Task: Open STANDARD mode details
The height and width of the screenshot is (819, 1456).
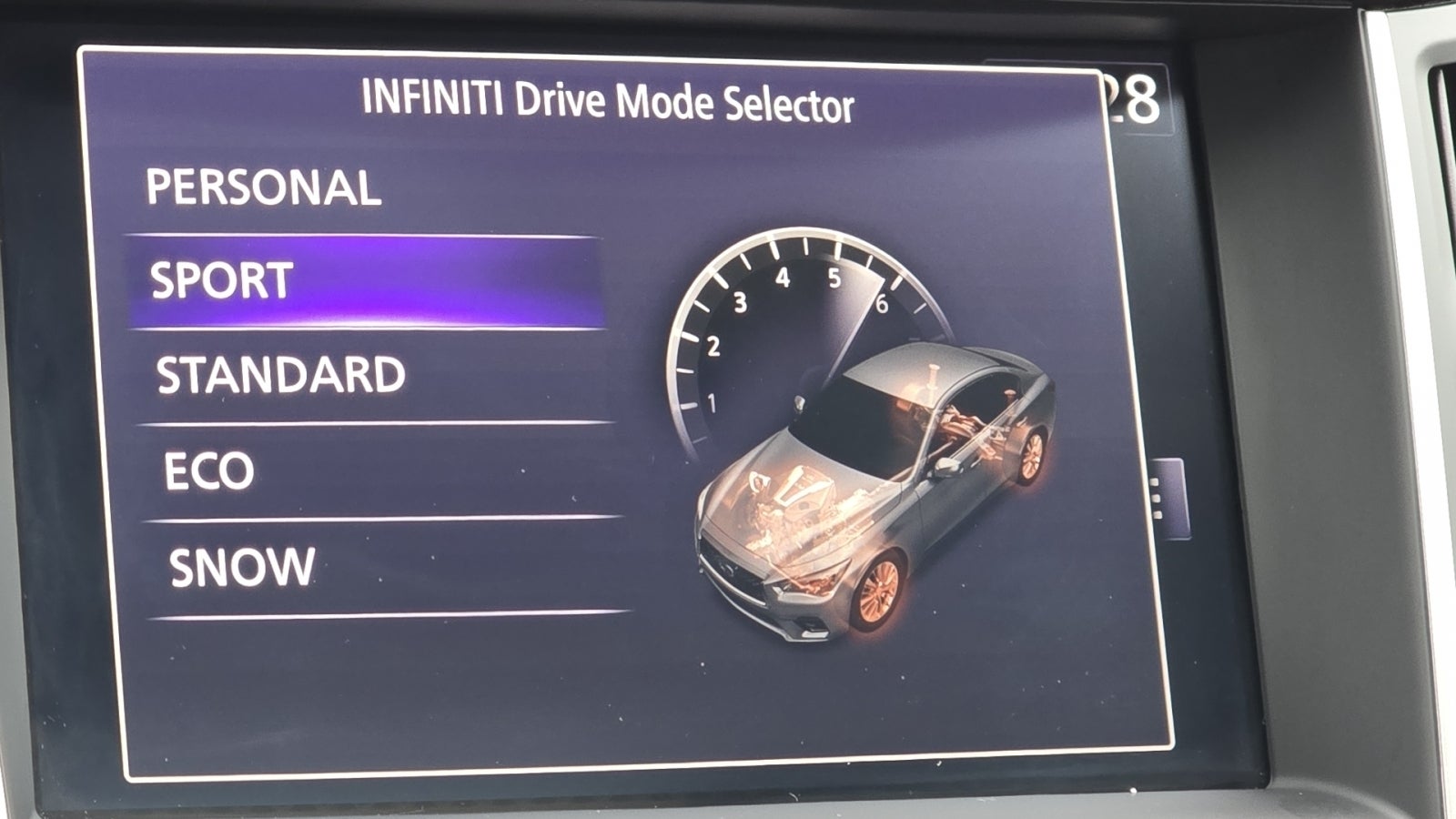Action: point(279,372)
